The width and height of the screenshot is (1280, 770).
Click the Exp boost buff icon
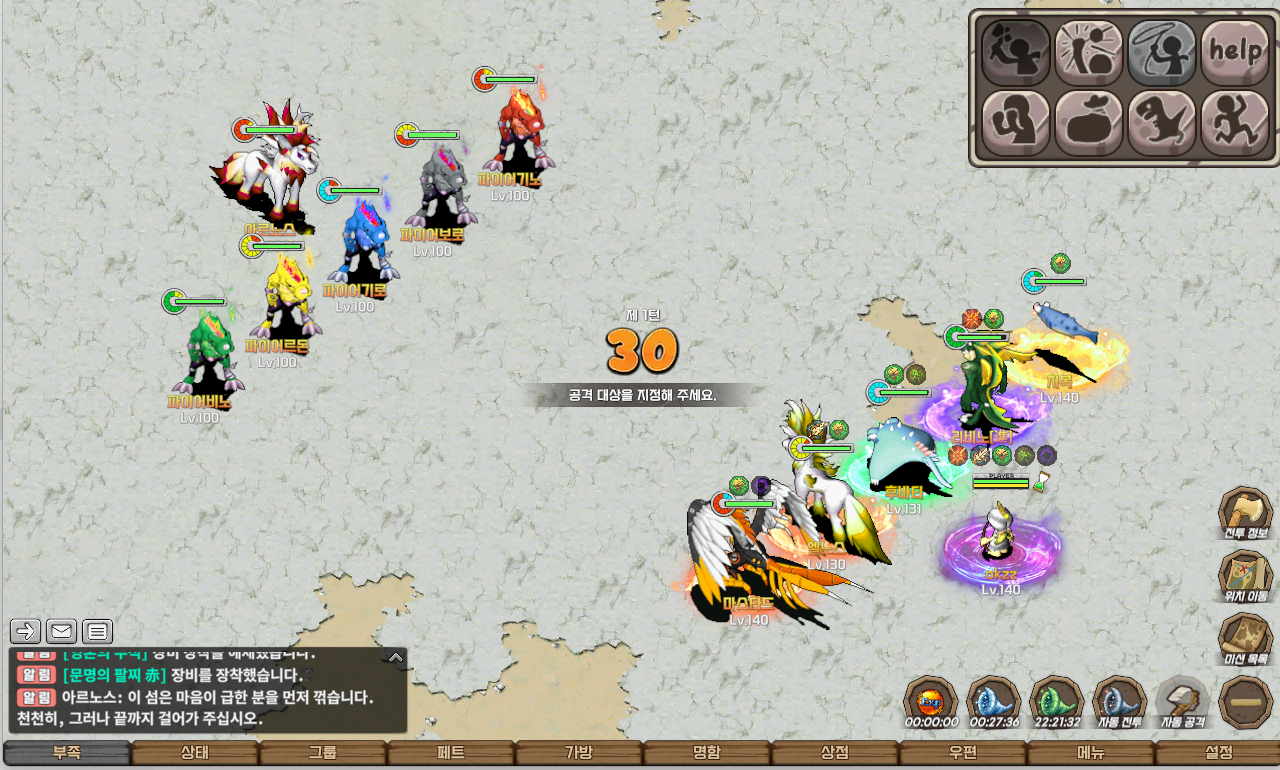coord(930,699)
